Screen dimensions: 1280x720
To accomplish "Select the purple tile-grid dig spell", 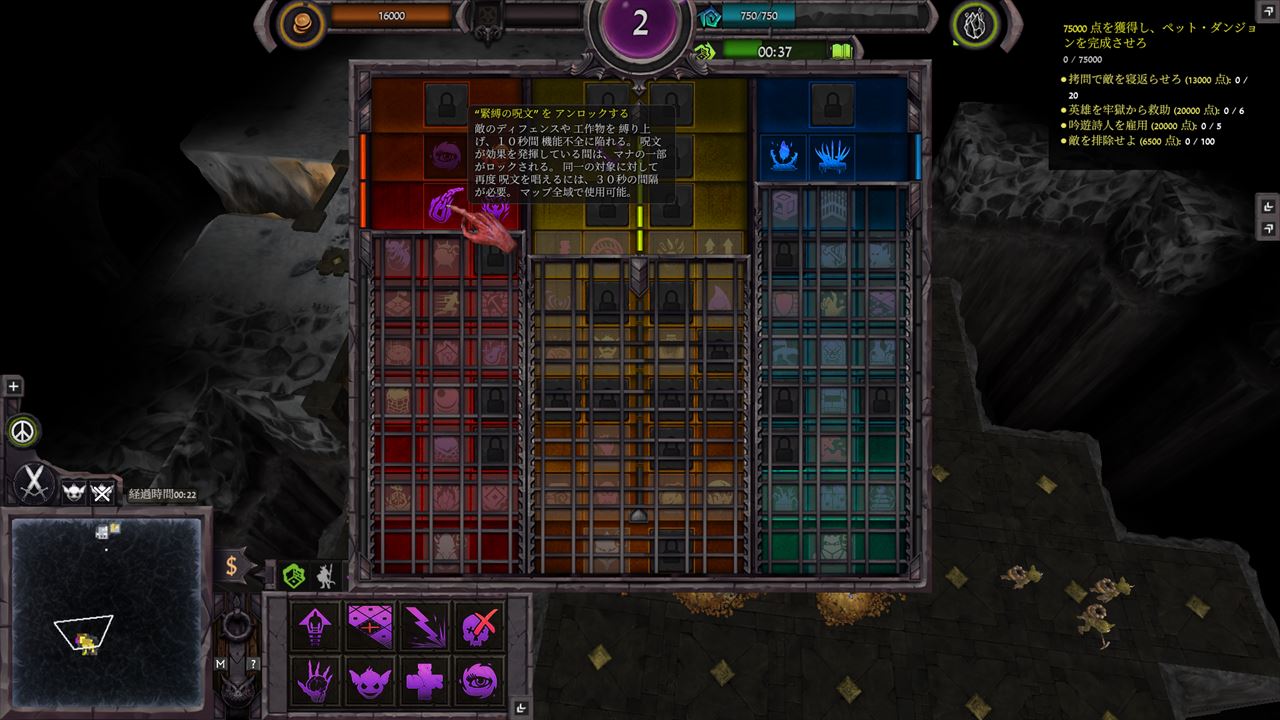I will pyautogui.click(x=370, y=627).
